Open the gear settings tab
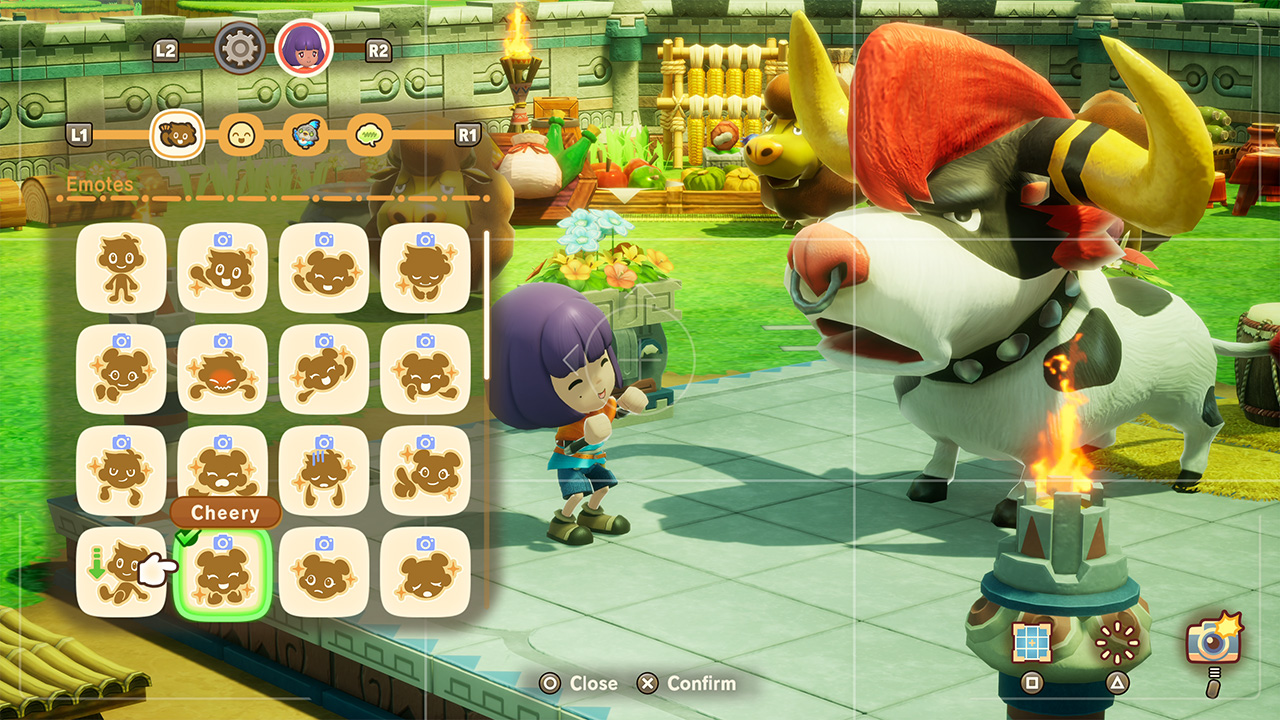The height and width of the screenshot is (720, 1280). point(240,48)
